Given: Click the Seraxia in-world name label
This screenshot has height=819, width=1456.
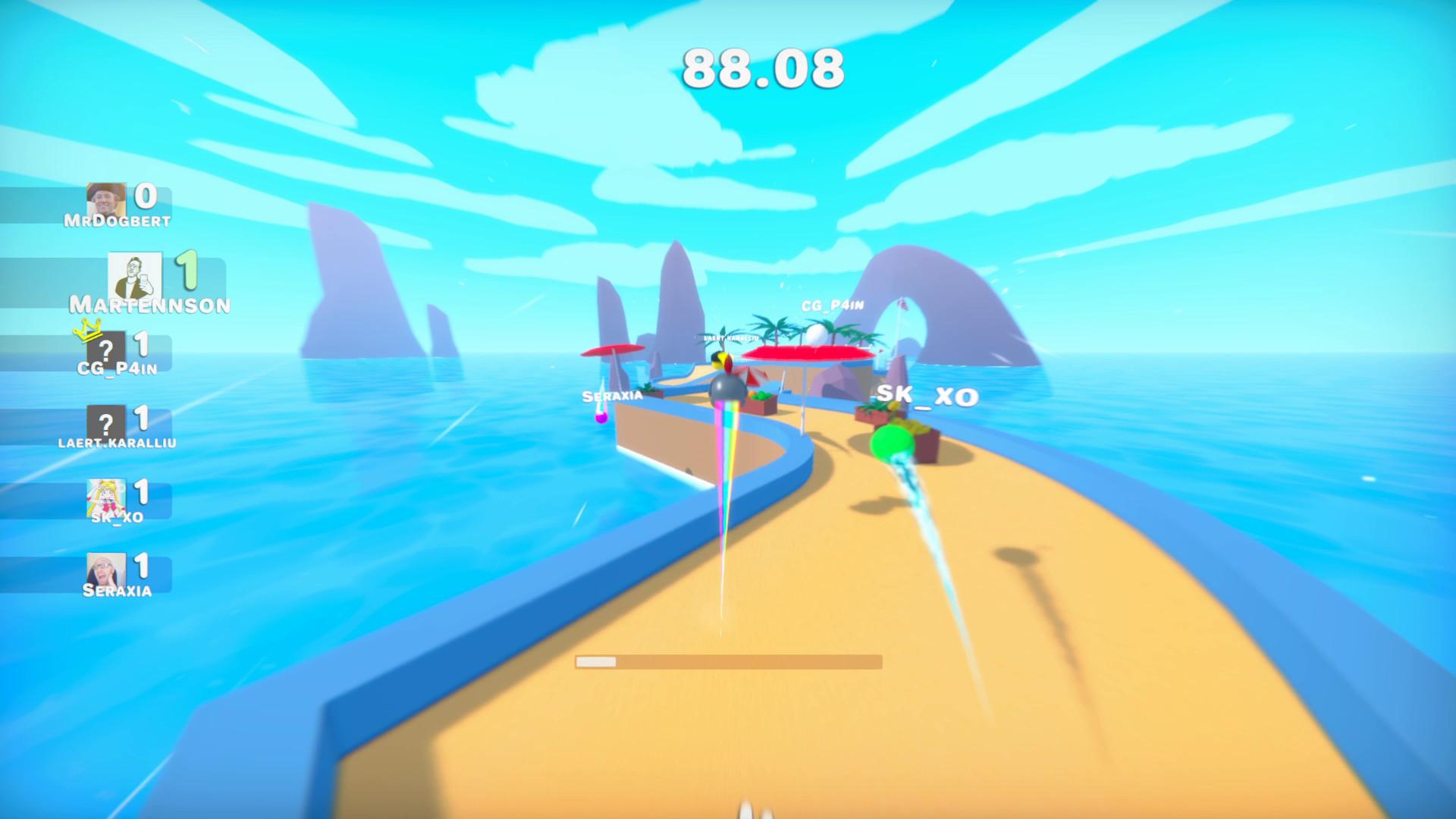Looking at the screenshot, I should click(x=610, y=395).
